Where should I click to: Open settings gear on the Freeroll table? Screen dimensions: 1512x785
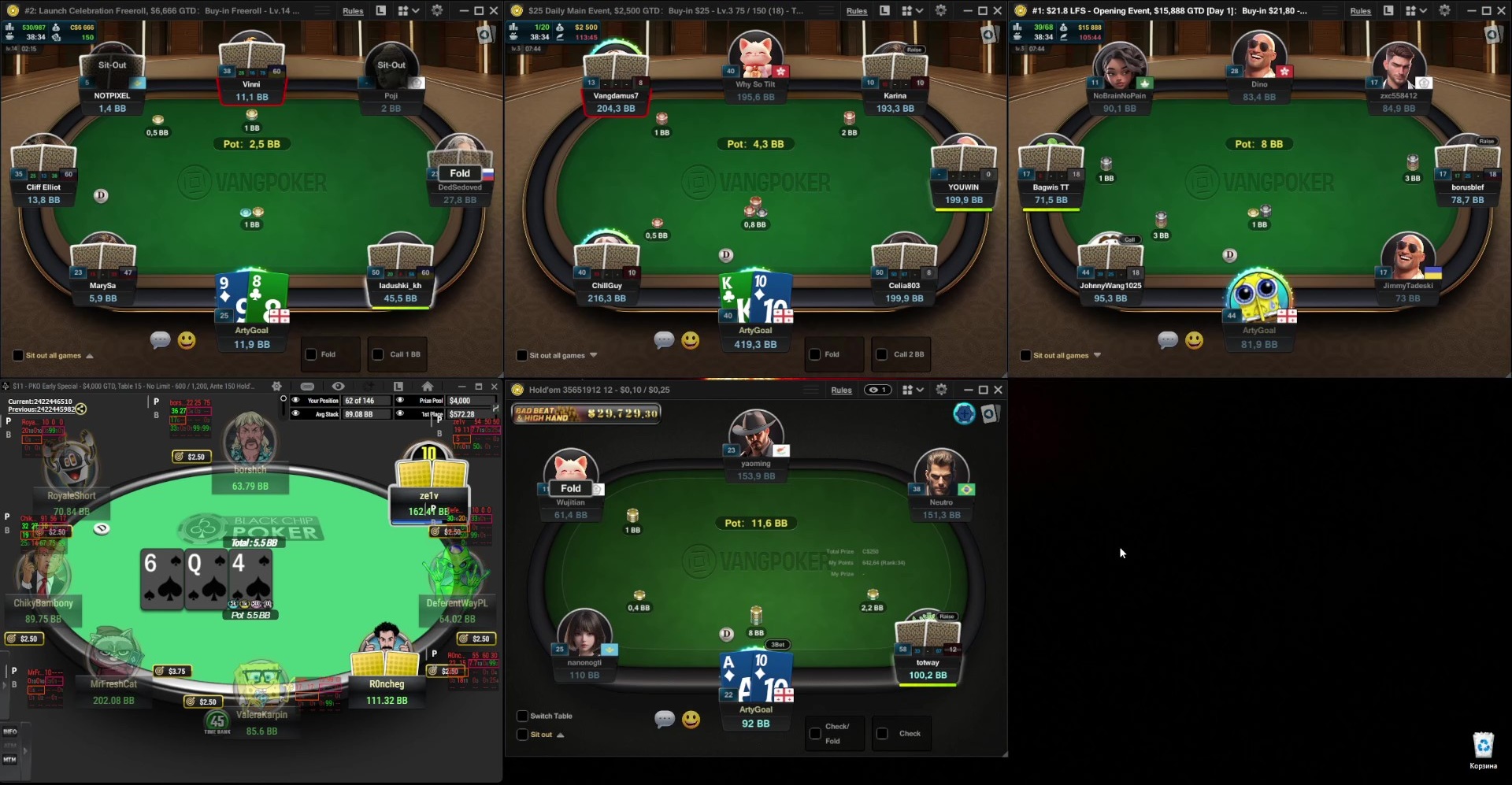(436, 11)
